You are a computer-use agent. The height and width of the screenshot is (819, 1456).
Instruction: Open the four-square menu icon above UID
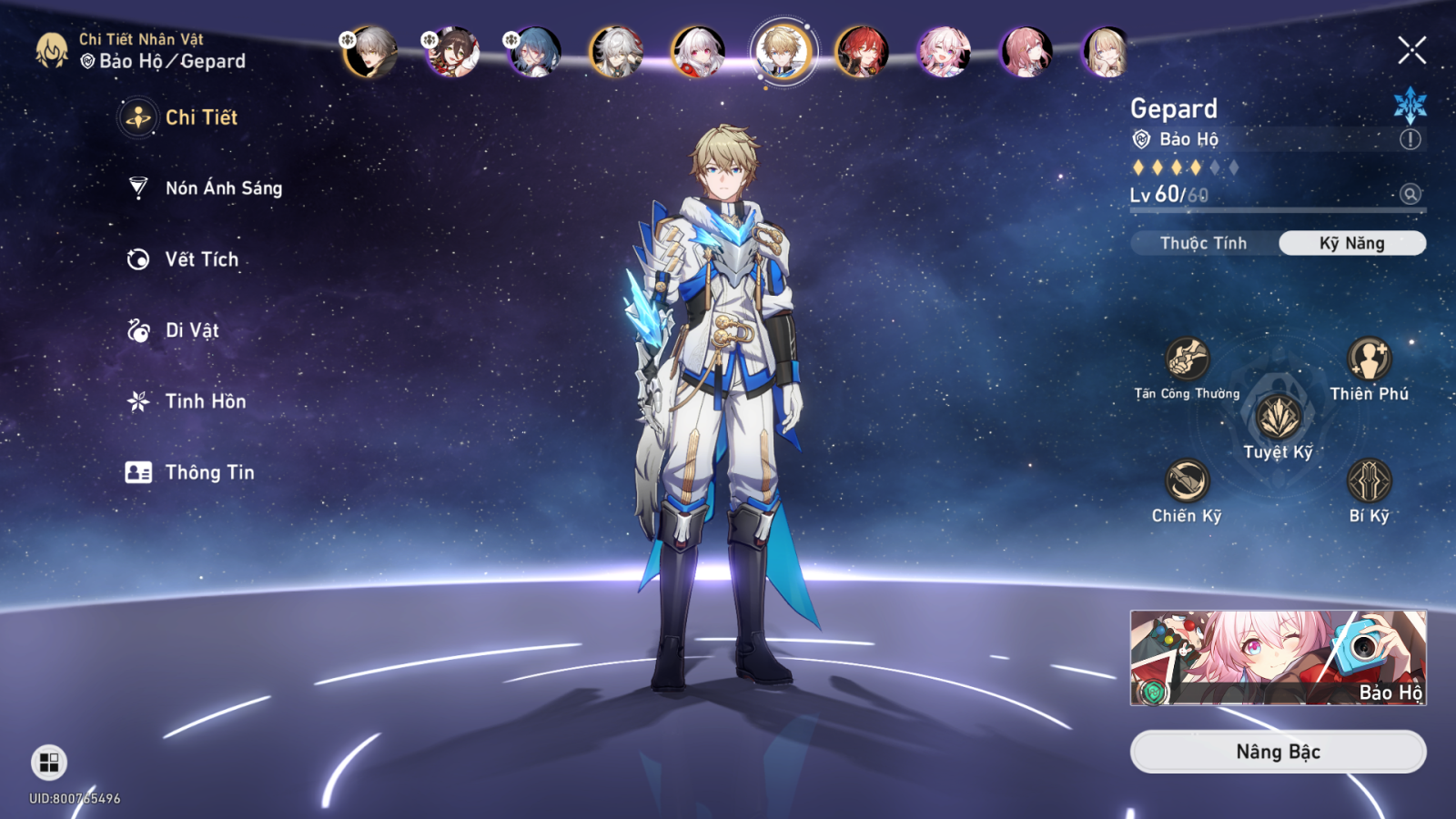pyautogui.click(x=49, y=763)
